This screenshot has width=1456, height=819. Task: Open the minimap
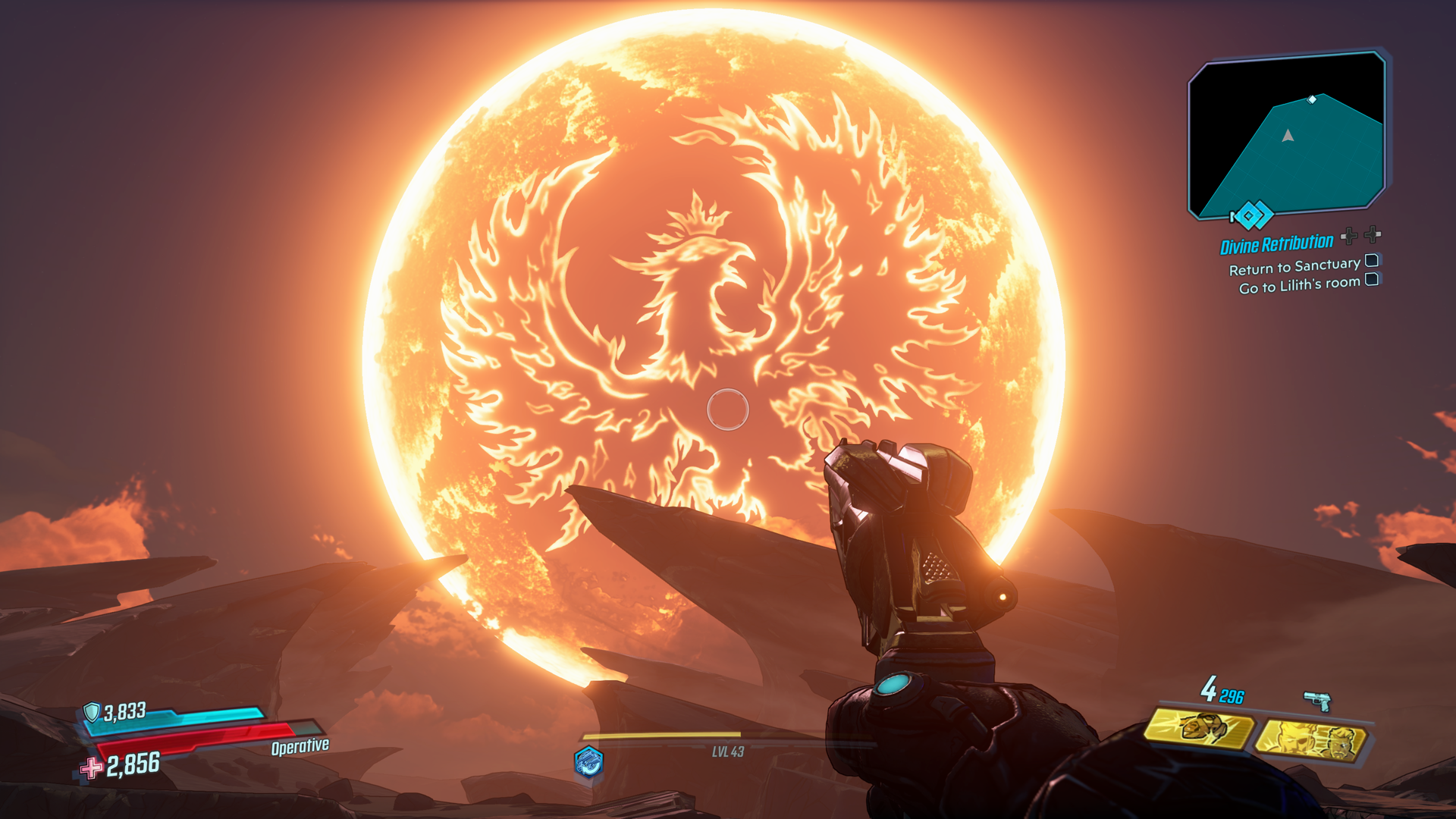click(1288, 135)
